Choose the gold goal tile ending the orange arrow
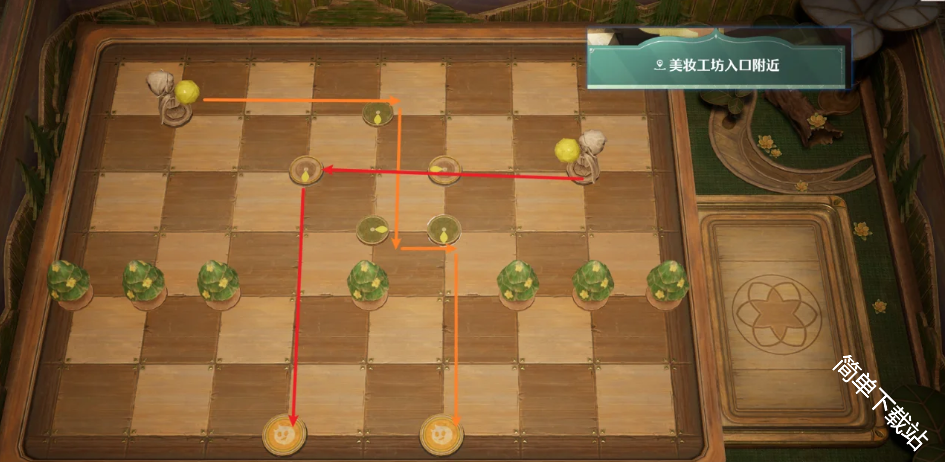Viewport: 945px width, 462px height. pos(441,435)
